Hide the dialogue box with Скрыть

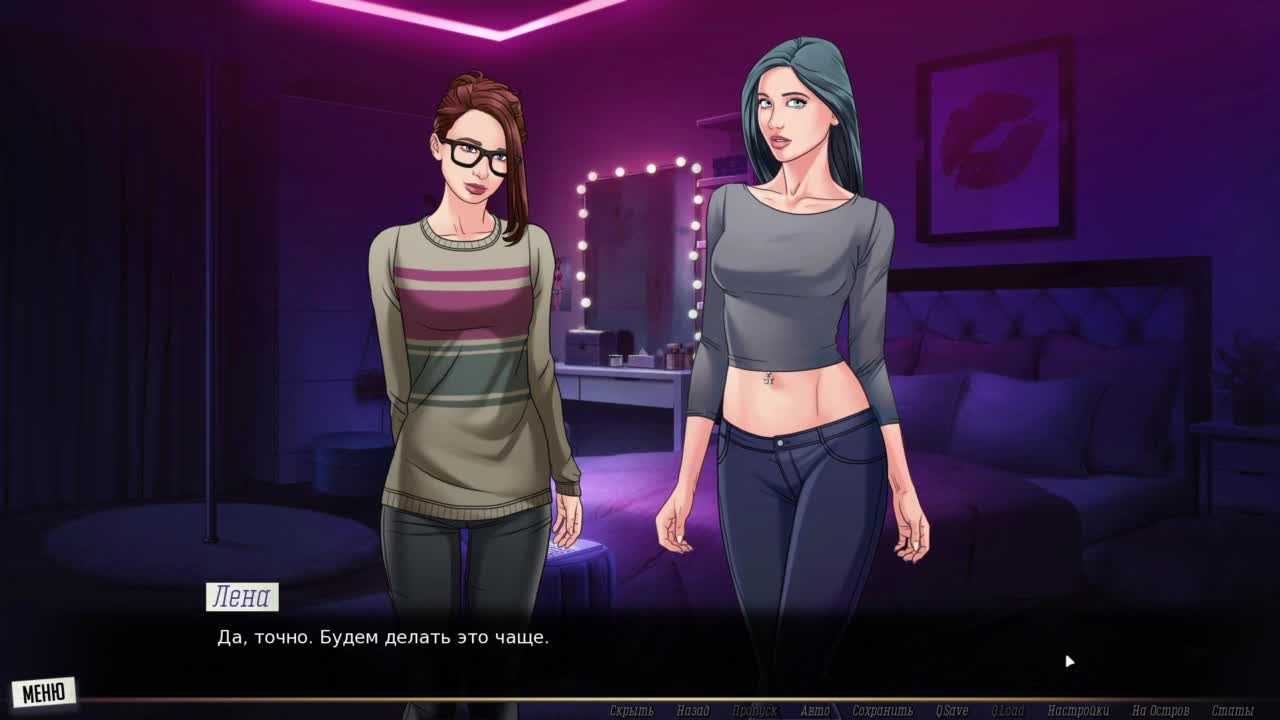[x=631, y=711]
